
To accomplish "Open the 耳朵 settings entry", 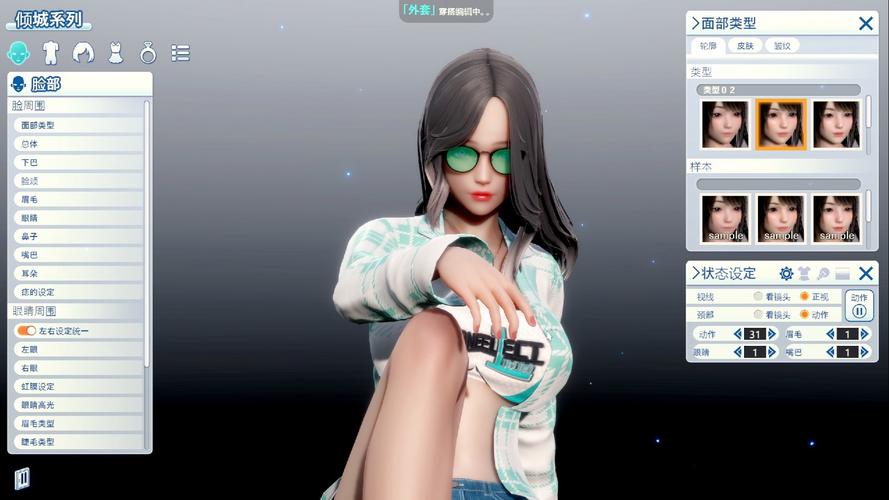I will pos(78,273).
